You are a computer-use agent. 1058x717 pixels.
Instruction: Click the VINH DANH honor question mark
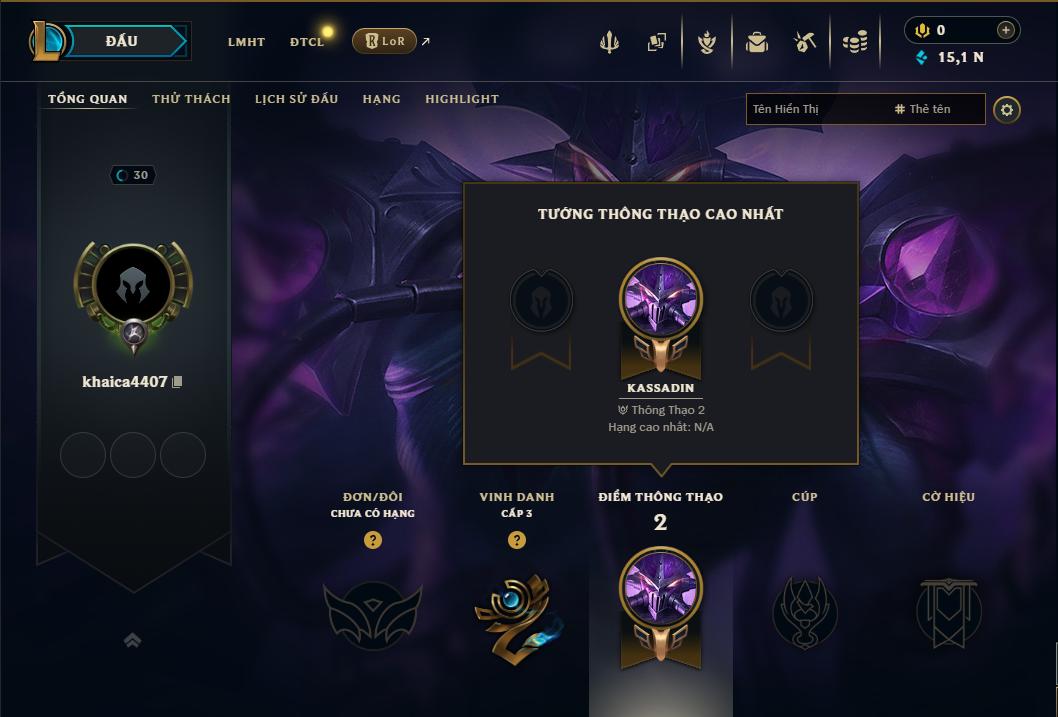[517, 540]
